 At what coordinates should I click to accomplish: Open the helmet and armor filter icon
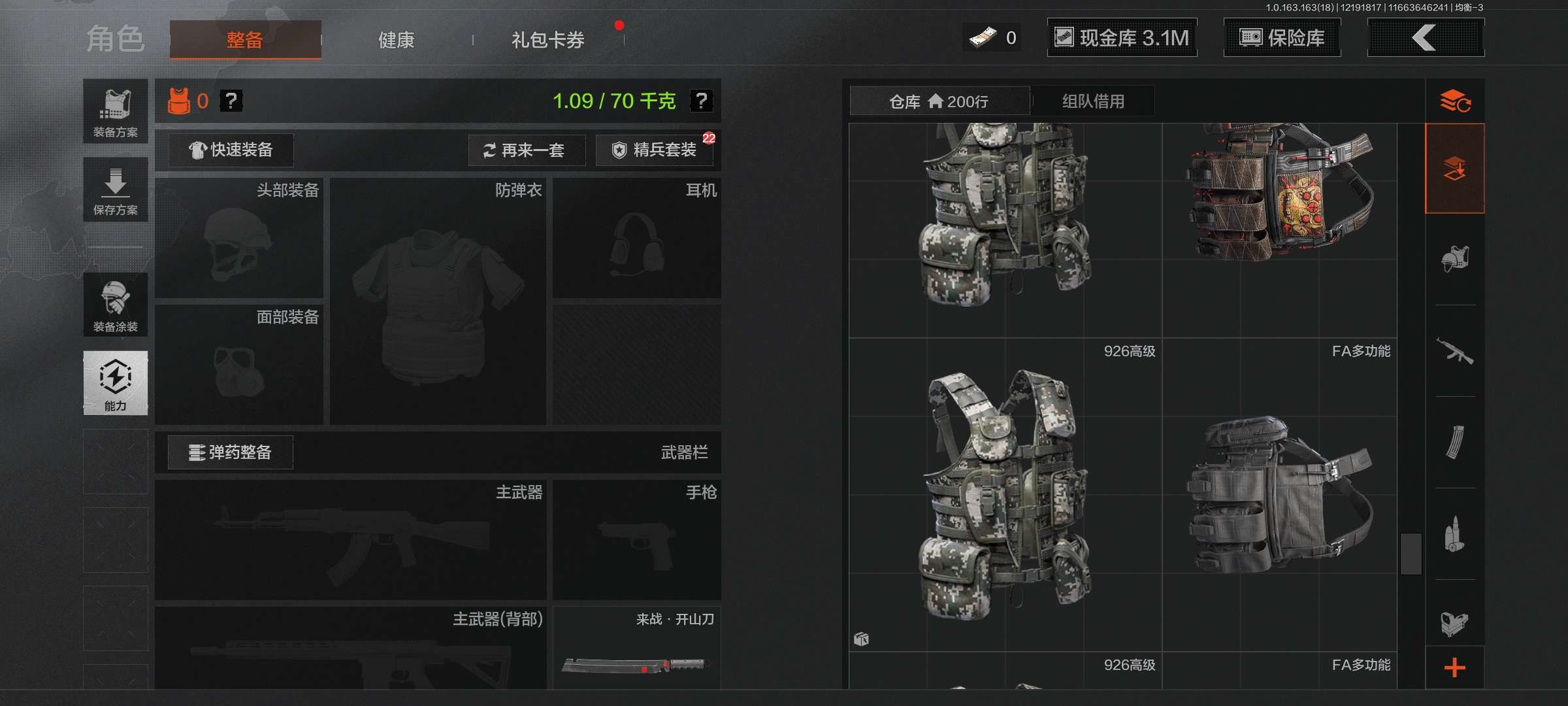1456,259
